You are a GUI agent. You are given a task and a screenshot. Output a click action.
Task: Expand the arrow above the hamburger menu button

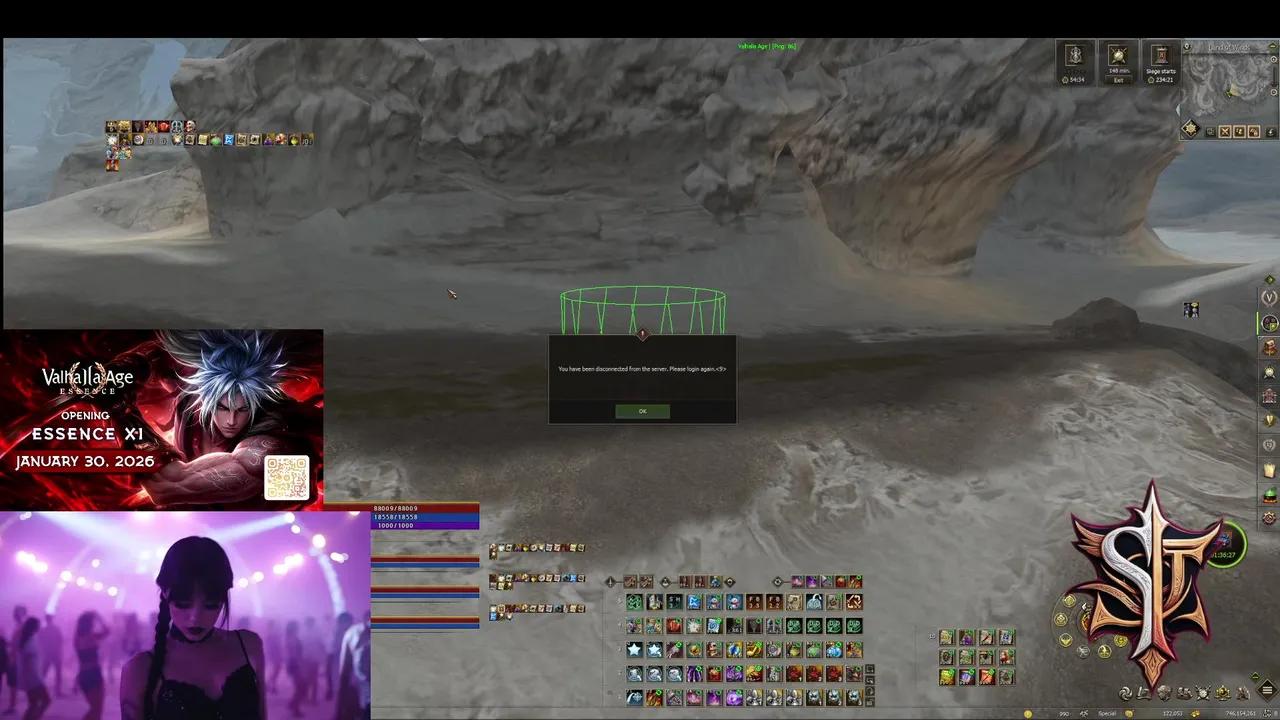[x=1255, y=676]
